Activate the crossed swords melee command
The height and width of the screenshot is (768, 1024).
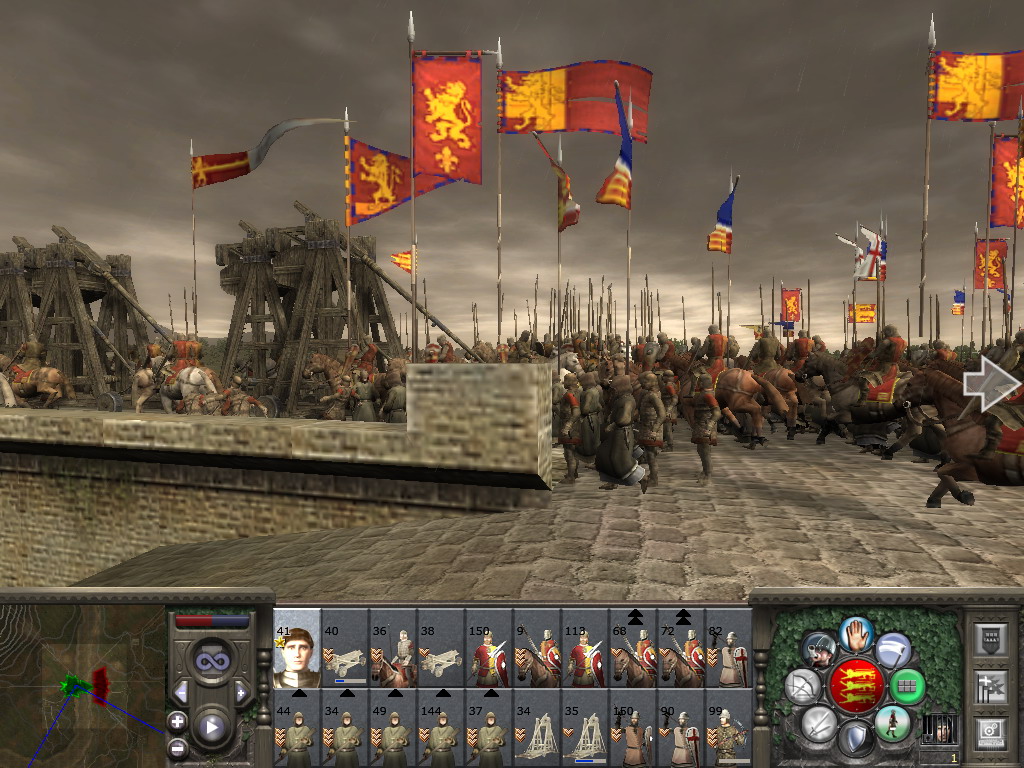818,723
